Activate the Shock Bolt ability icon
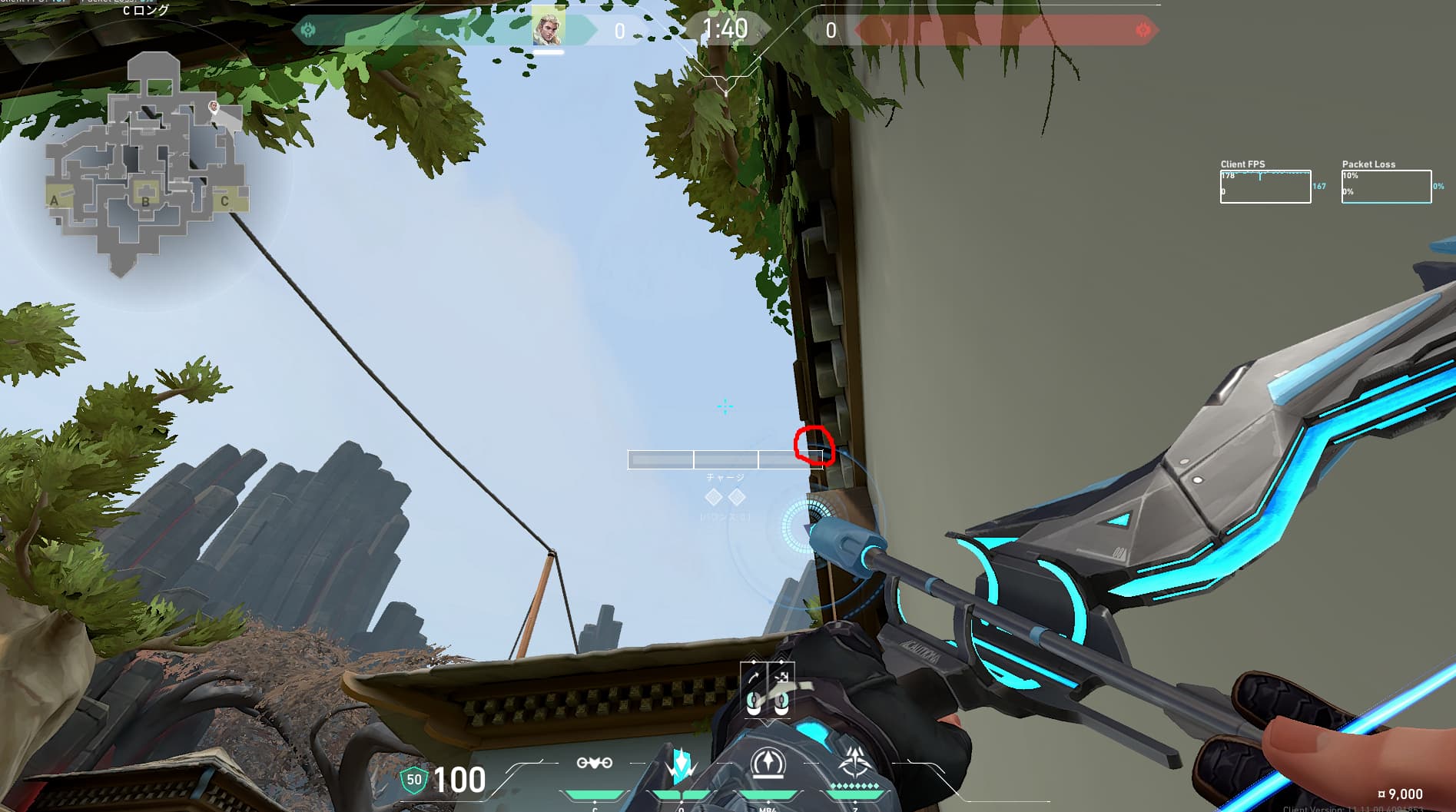The width and height of the screenshot is (1456, 812). coord(681,765)
